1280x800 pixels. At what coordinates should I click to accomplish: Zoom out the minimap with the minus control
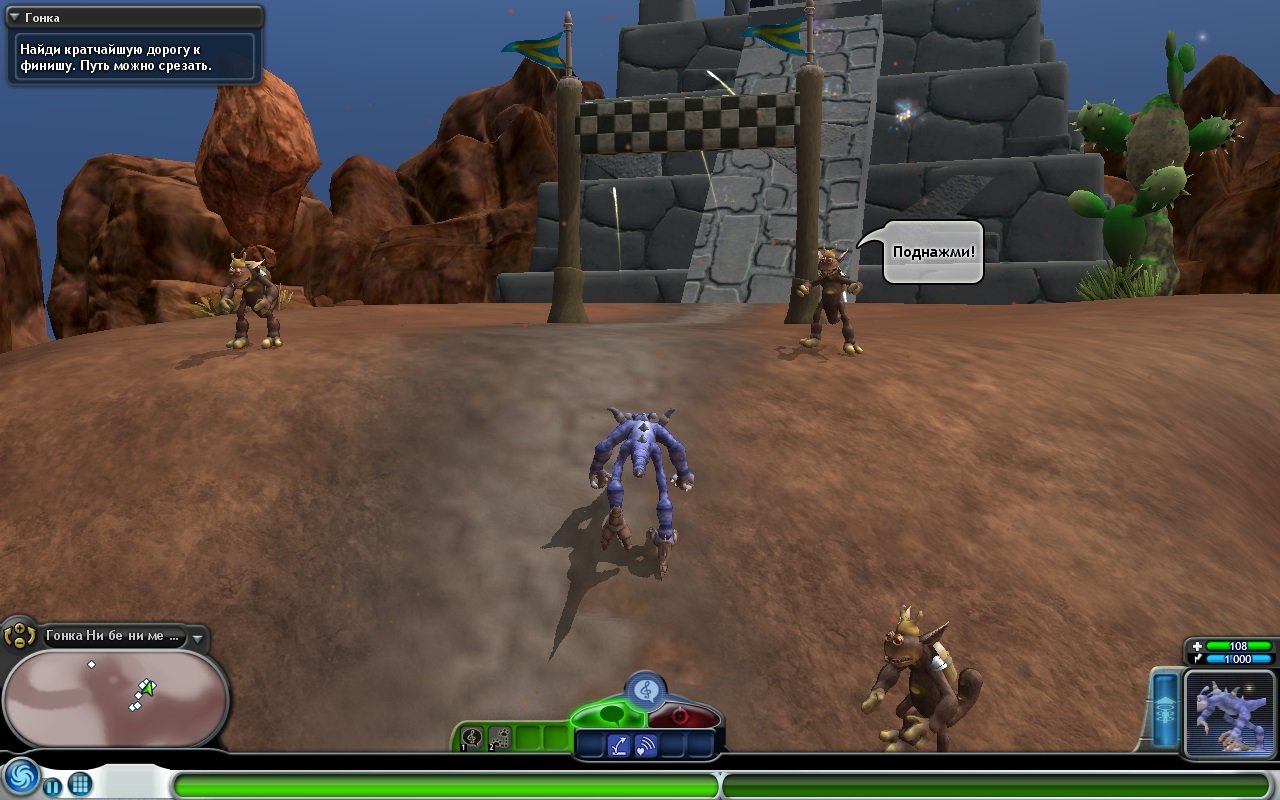[x=19, y=641]
